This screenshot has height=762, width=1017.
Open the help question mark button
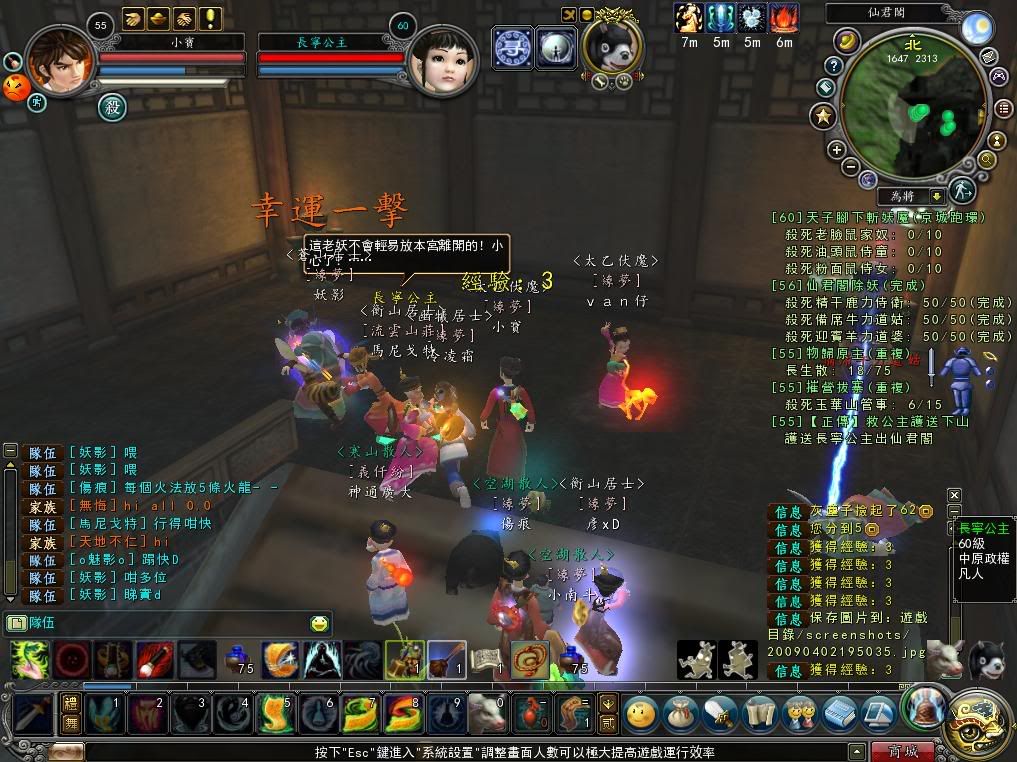[x=832, y=65]
